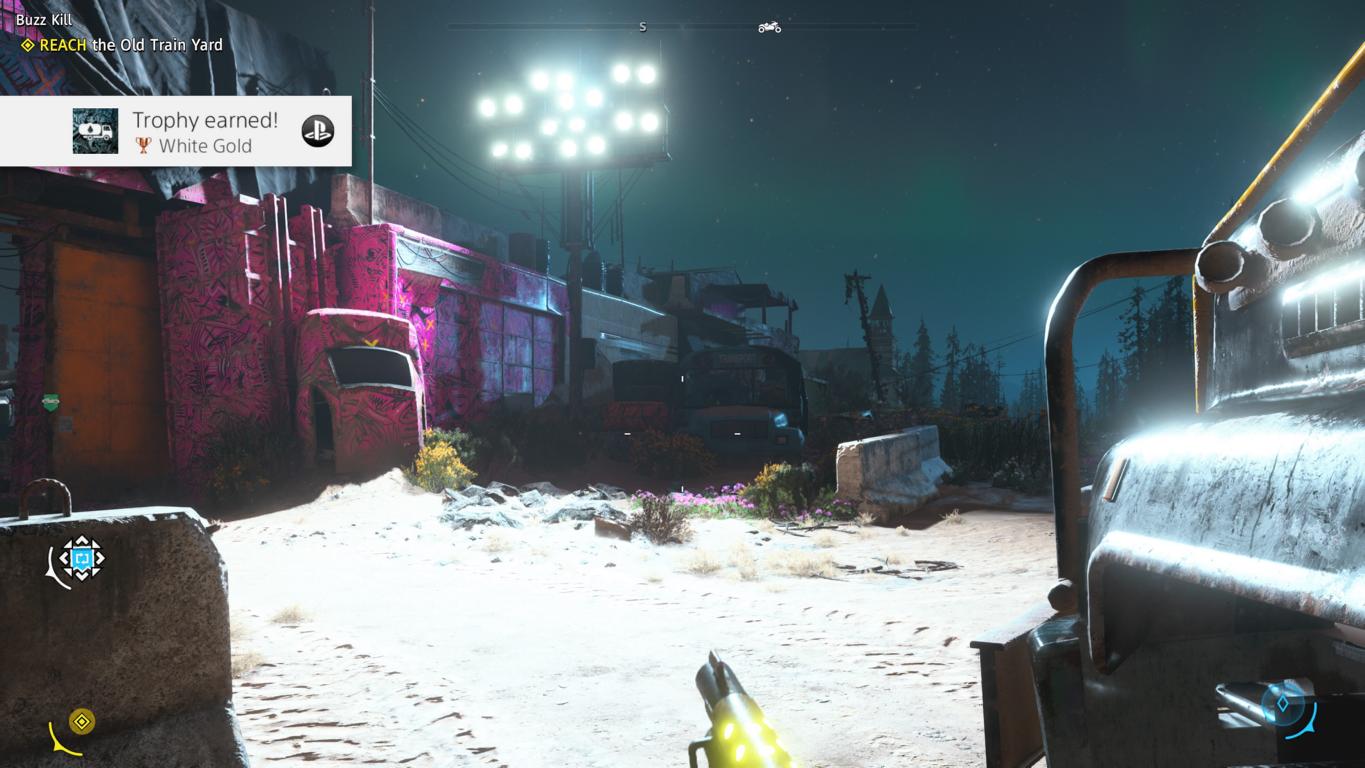1365x768 pixels.
Task: Click the blue objective marker with white arrows
Action: tap(82, 558)
